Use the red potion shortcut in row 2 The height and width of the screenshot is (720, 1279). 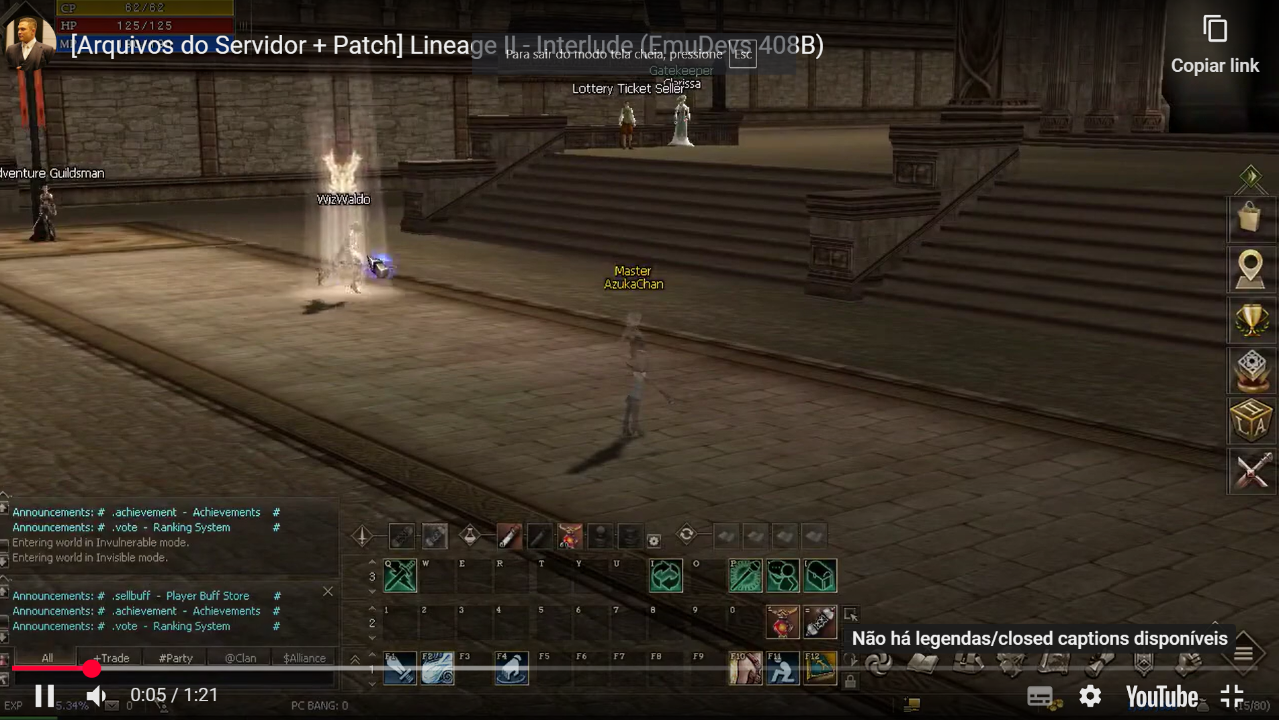[x=783, y=622]
